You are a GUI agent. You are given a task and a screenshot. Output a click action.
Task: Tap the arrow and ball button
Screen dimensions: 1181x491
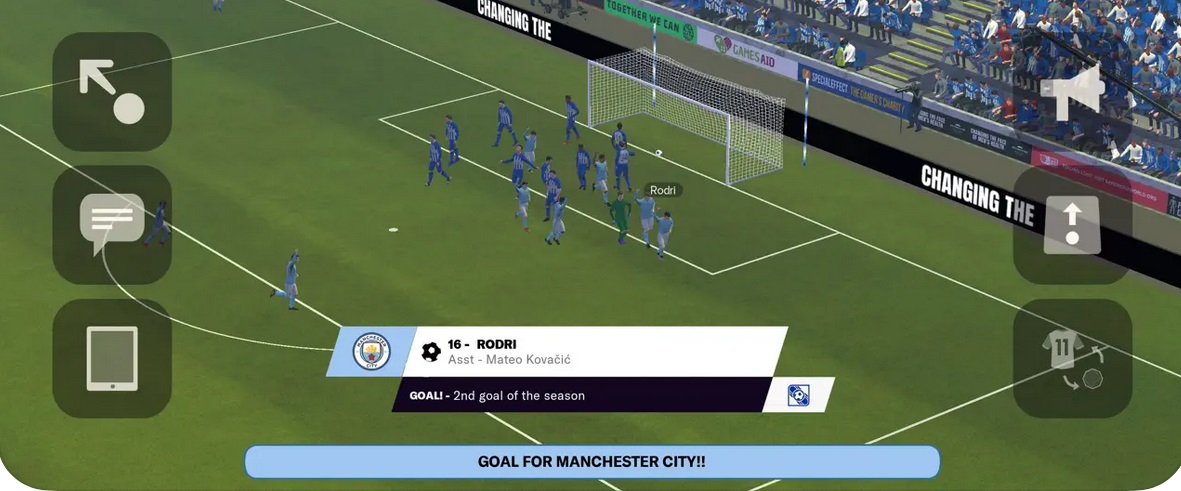point(112,92)
